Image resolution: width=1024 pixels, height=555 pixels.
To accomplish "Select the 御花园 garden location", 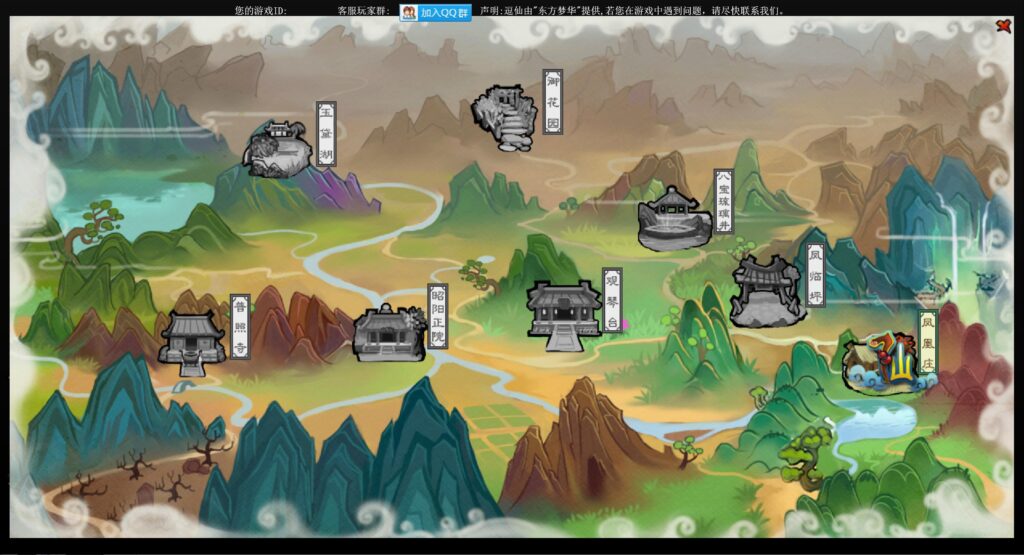I will point(506,118).
